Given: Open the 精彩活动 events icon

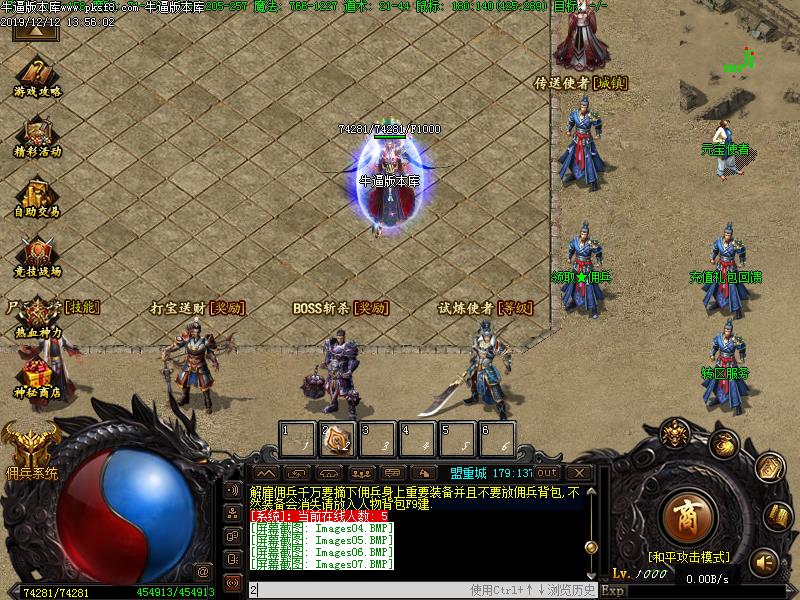Looking at the screenshot, I should pos(38,135).
